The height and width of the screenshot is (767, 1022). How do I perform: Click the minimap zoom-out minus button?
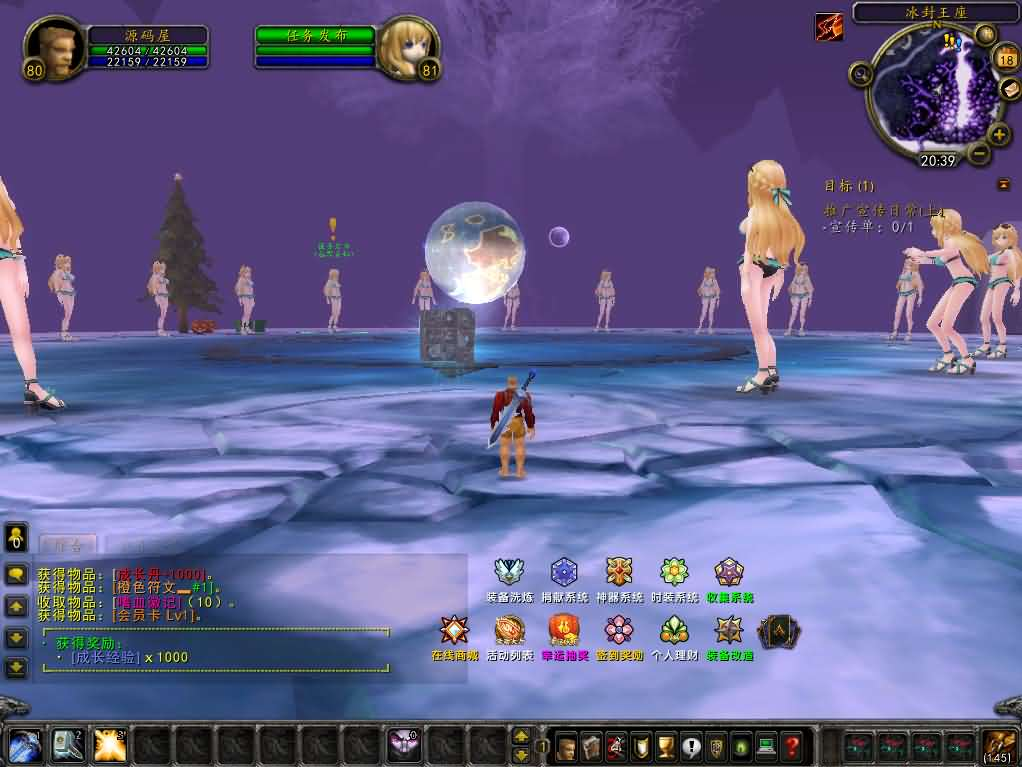979,154
